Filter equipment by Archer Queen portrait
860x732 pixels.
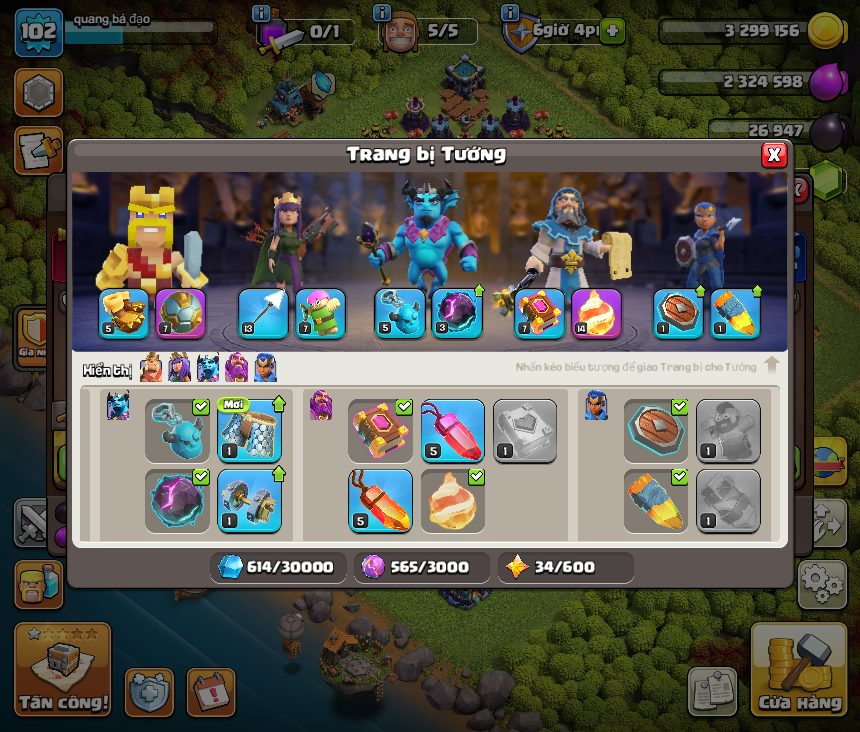(x=180, y=369)
